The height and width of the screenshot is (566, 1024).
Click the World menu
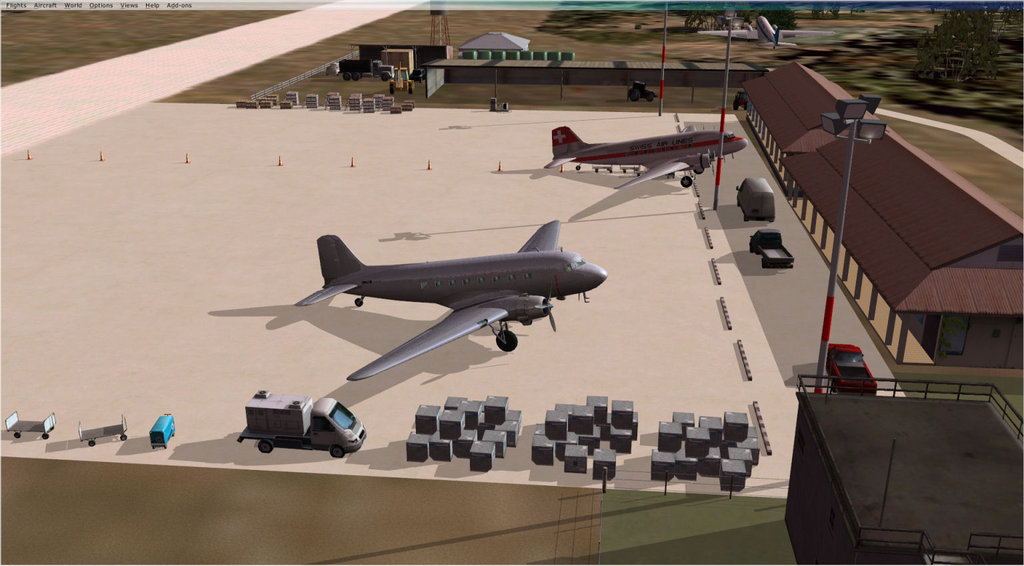tap(73, 5)
